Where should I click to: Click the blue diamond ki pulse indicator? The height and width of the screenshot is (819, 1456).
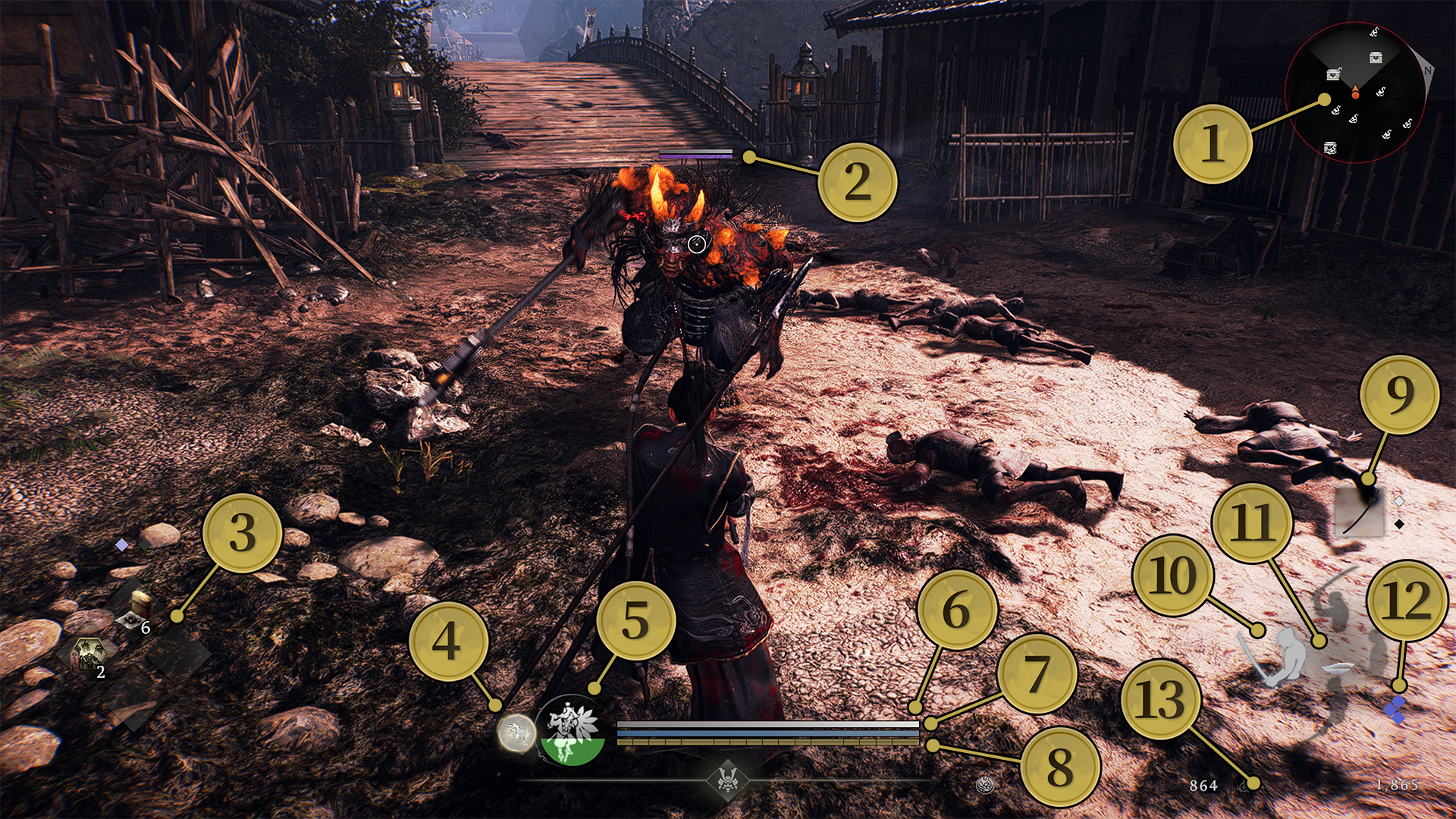coord(1394,710)
